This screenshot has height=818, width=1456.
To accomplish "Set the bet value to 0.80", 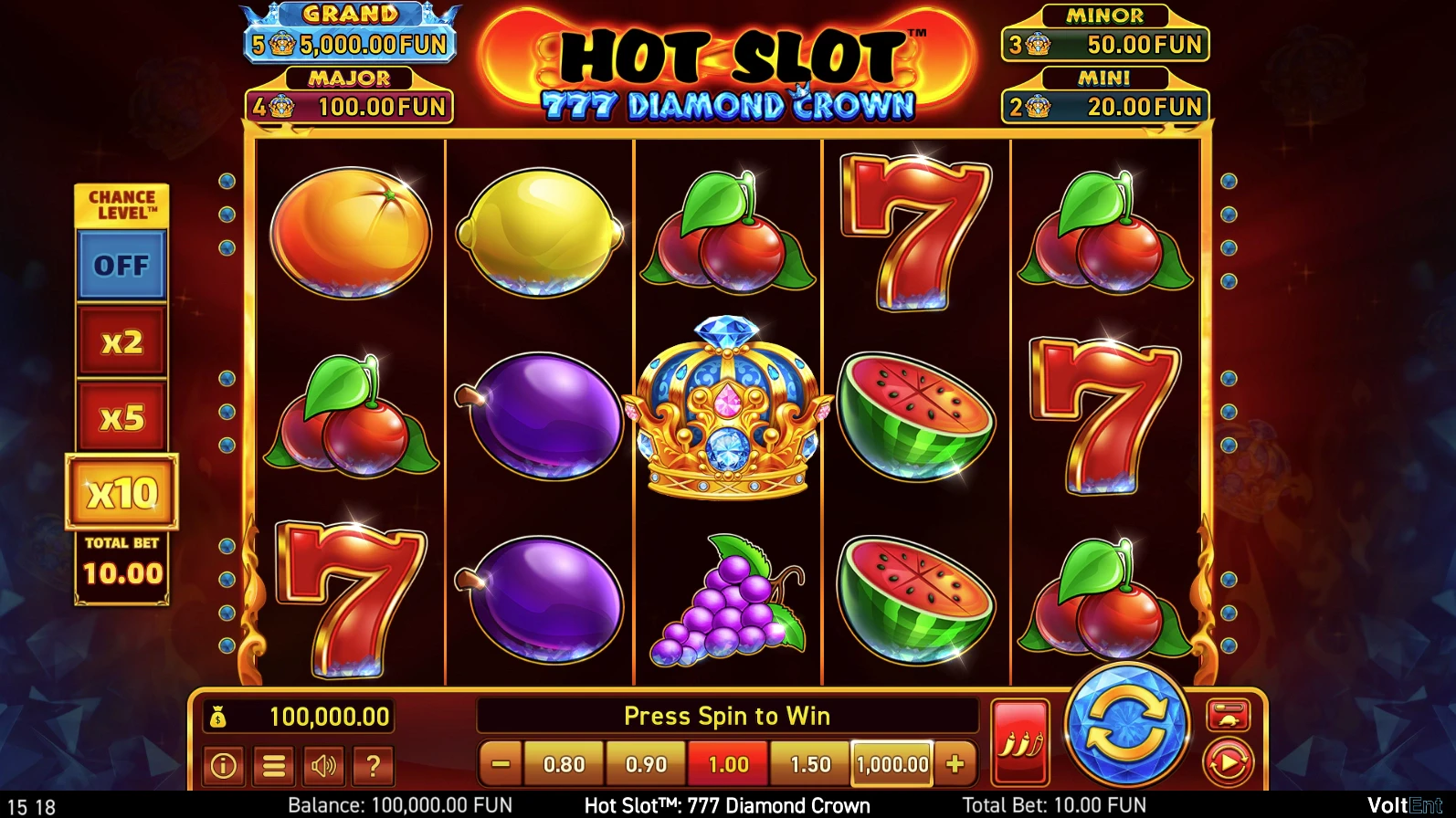I will pyautogui.click(x=564, y=764).
